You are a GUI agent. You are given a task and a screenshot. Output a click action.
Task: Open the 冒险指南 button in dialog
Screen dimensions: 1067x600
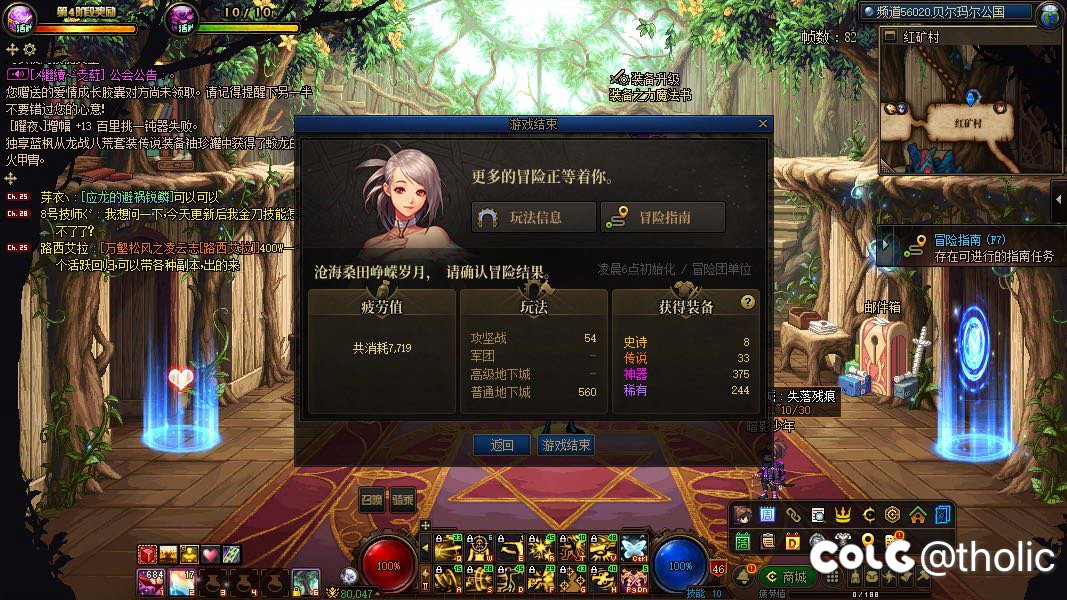[x=661, y=217]
